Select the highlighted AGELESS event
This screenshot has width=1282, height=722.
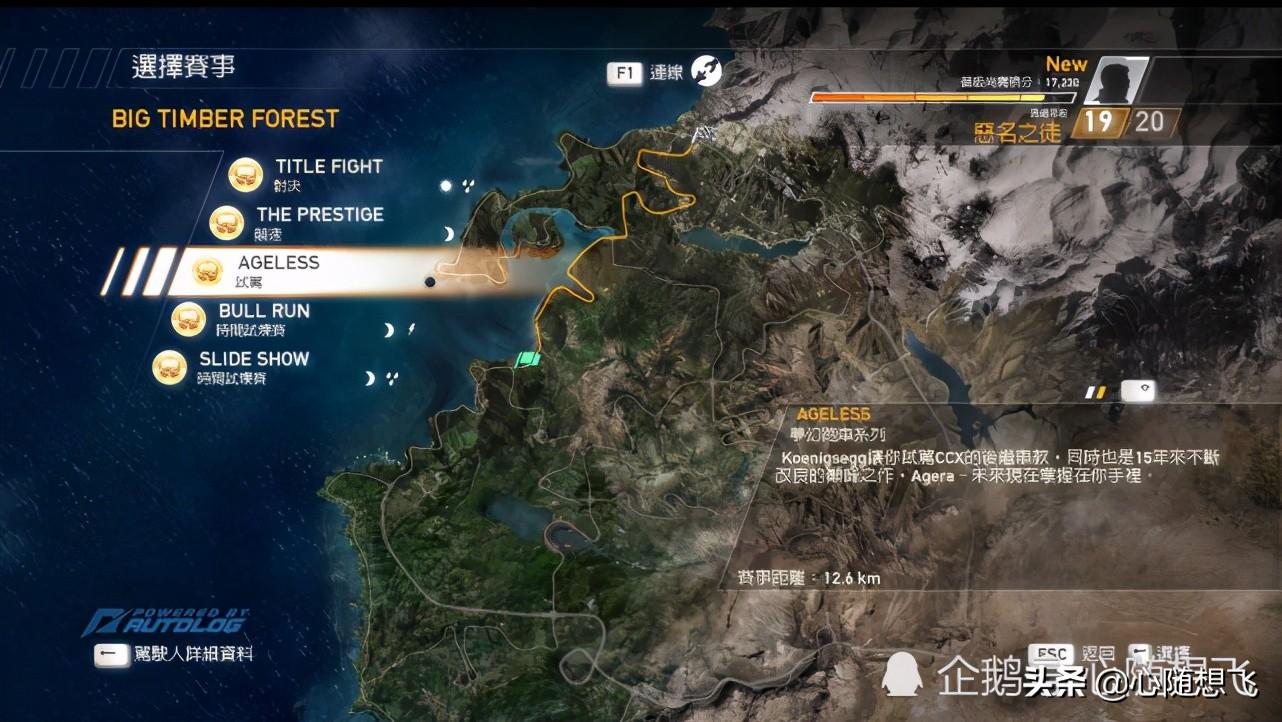pos(278,263)
